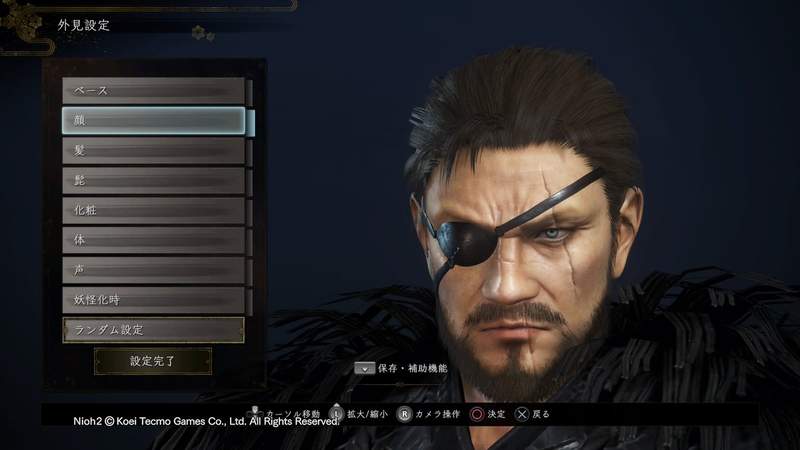Choose the 髪 (Hair) menu entry

point(154,151)
